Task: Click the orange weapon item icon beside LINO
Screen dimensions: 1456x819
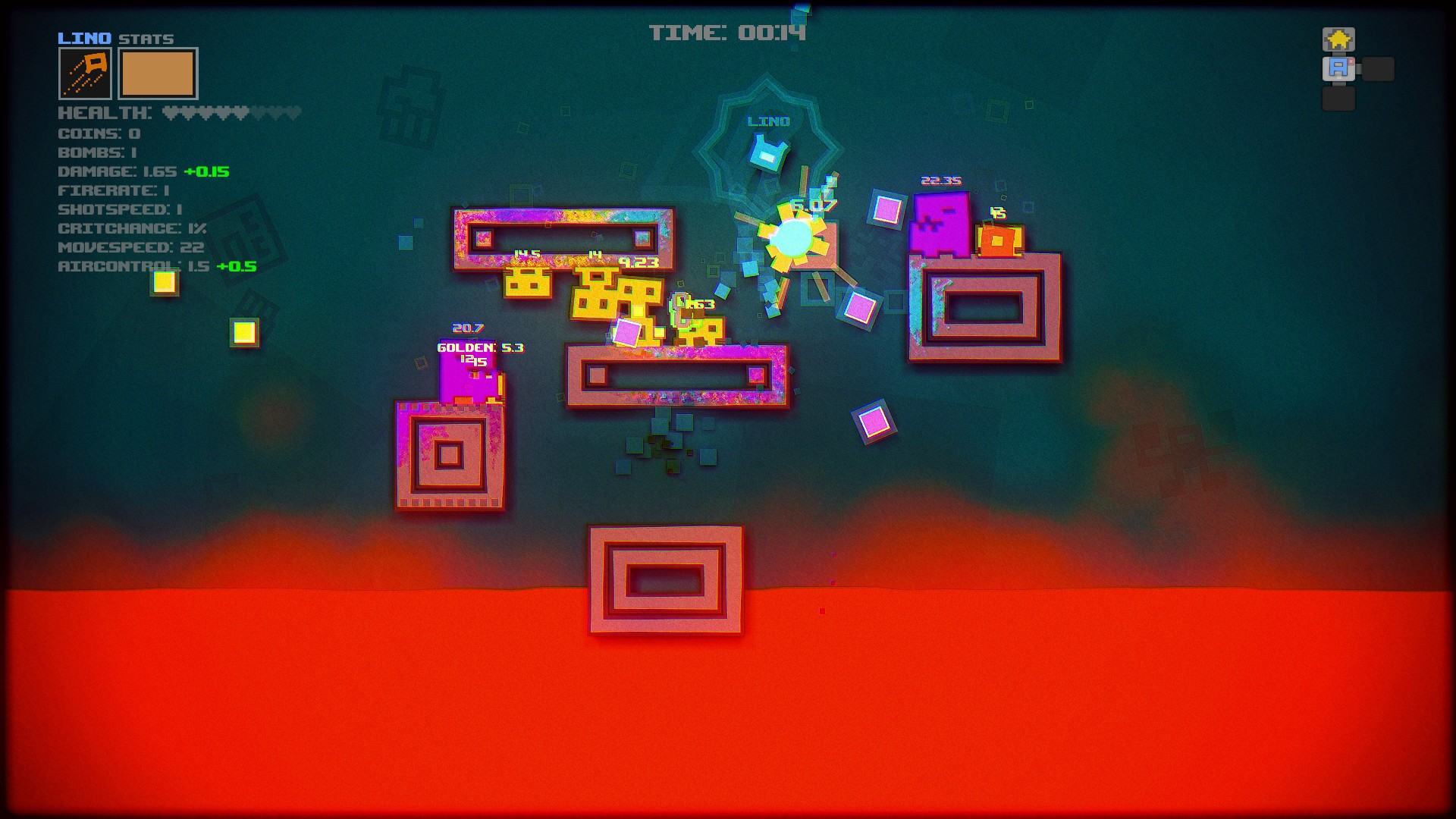Action: (85, 74)
